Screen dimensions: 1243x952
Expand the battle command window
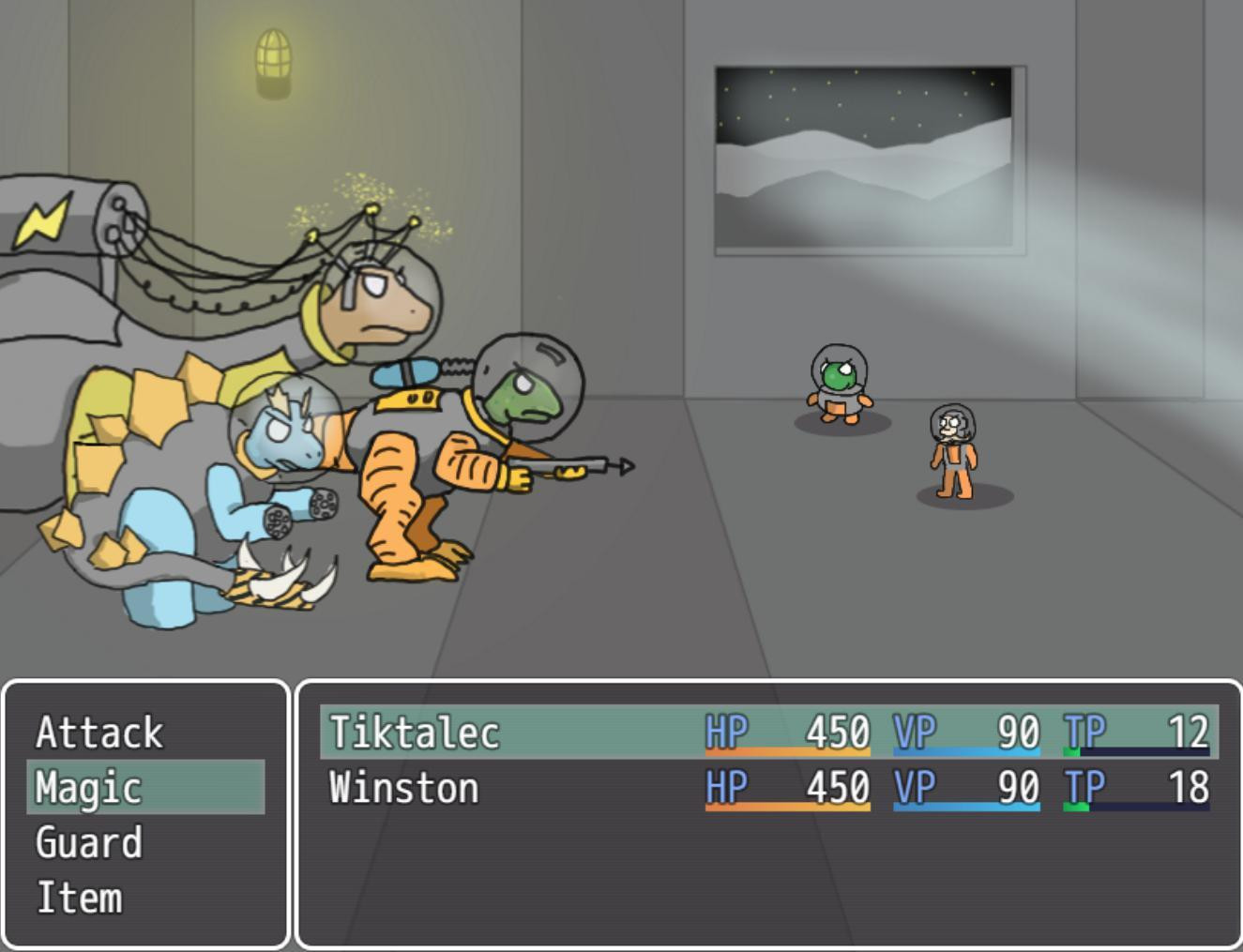coord(145,814)
